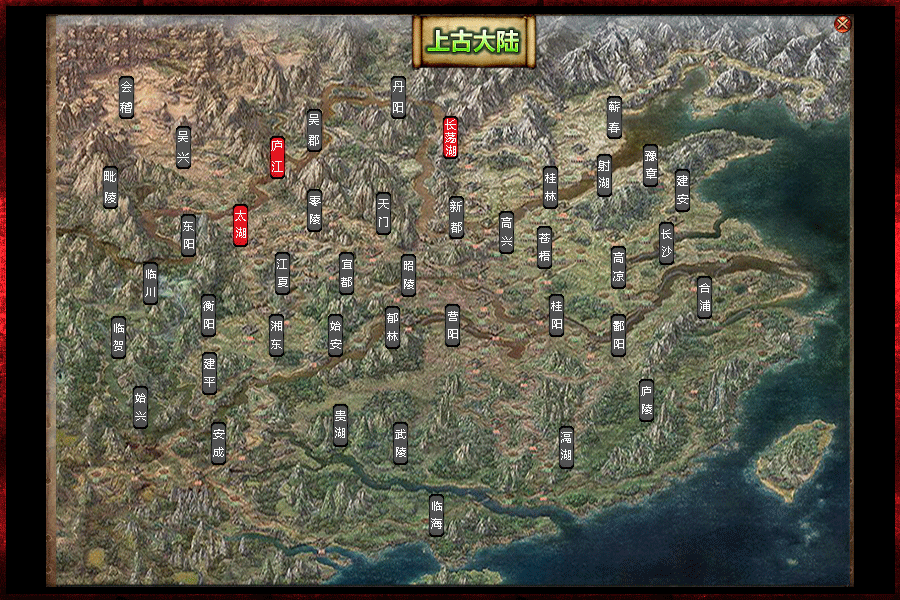This screenshot has height=600, width=900.
Task: Choose the 新都 map label
Action: 456,217
